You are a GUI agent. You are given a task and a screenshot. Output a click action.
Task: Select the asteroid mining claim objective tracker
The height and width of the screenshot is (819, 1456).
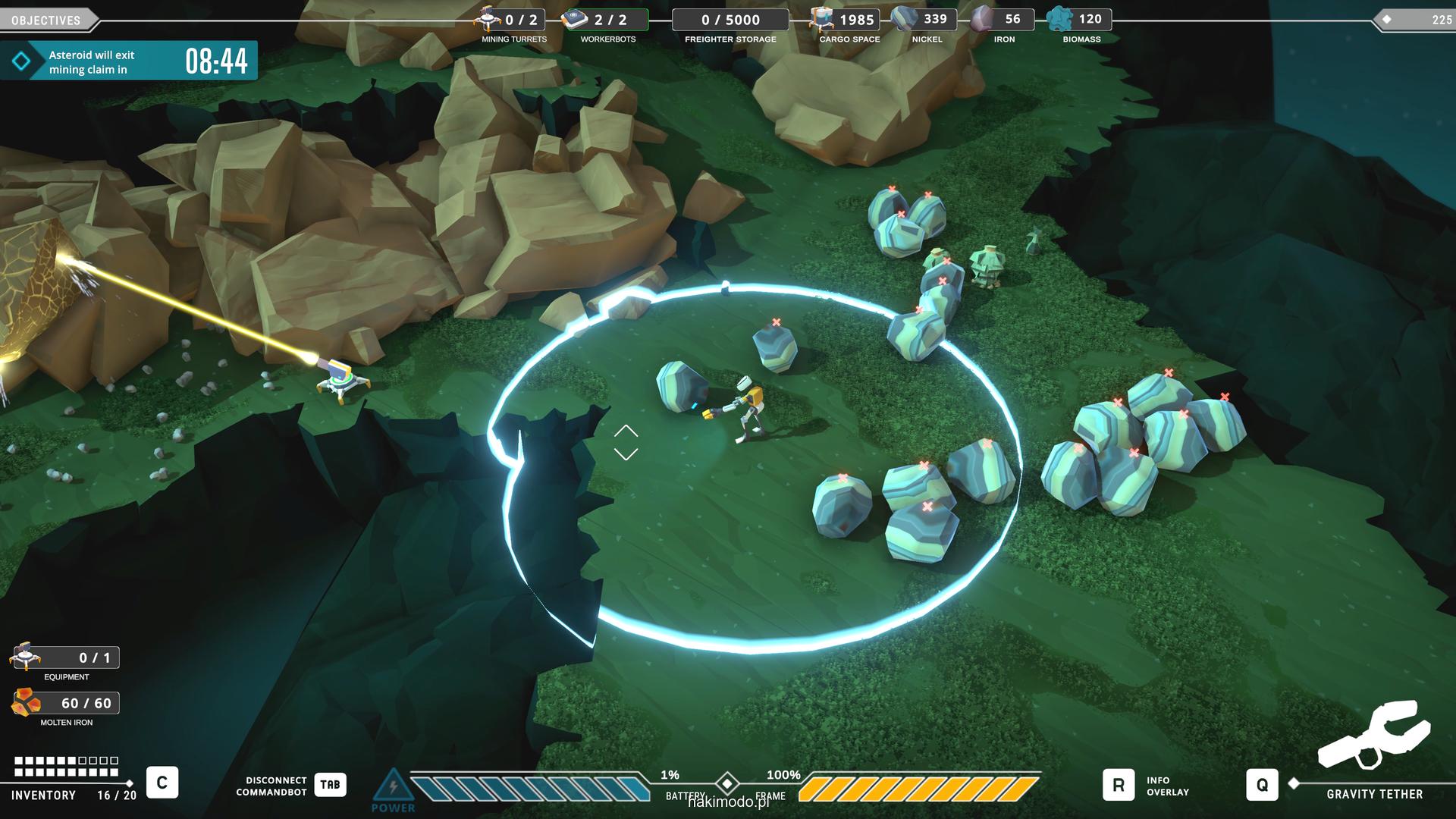pos(129,61)
